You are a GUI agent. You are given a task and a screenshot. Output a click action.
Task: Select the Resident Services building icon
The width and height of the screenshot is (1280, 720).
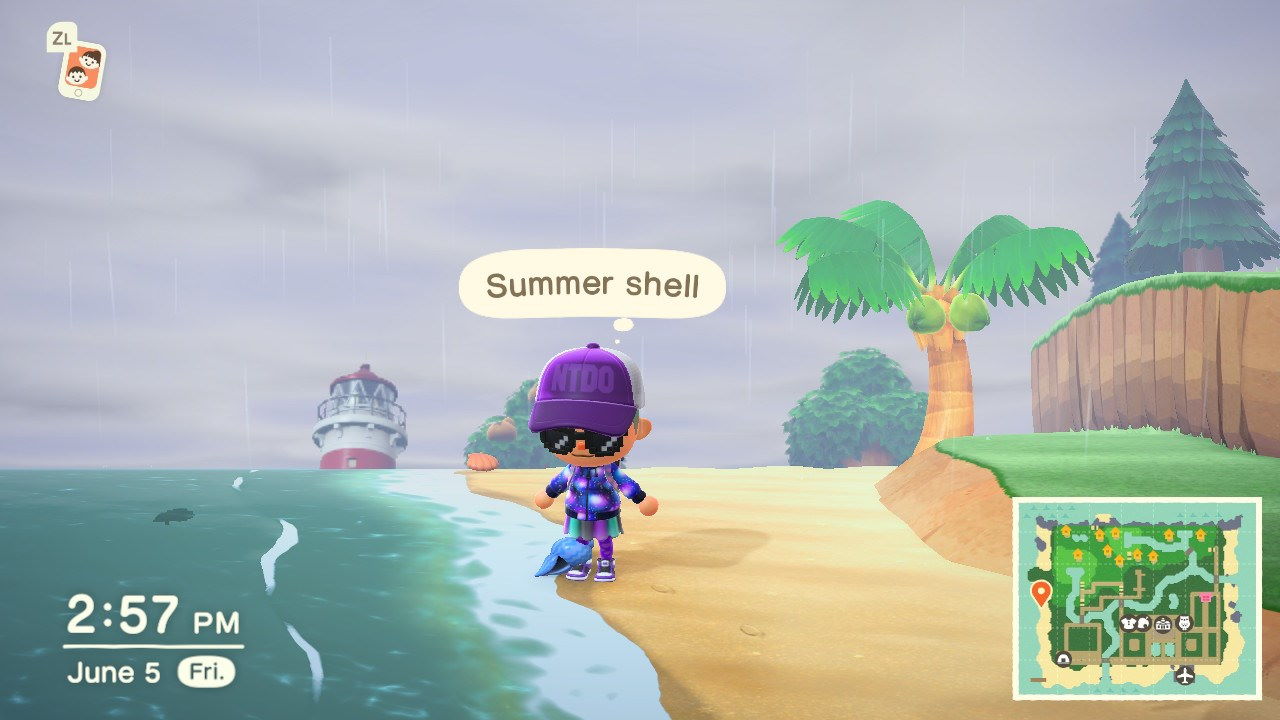click(1163, 626)
